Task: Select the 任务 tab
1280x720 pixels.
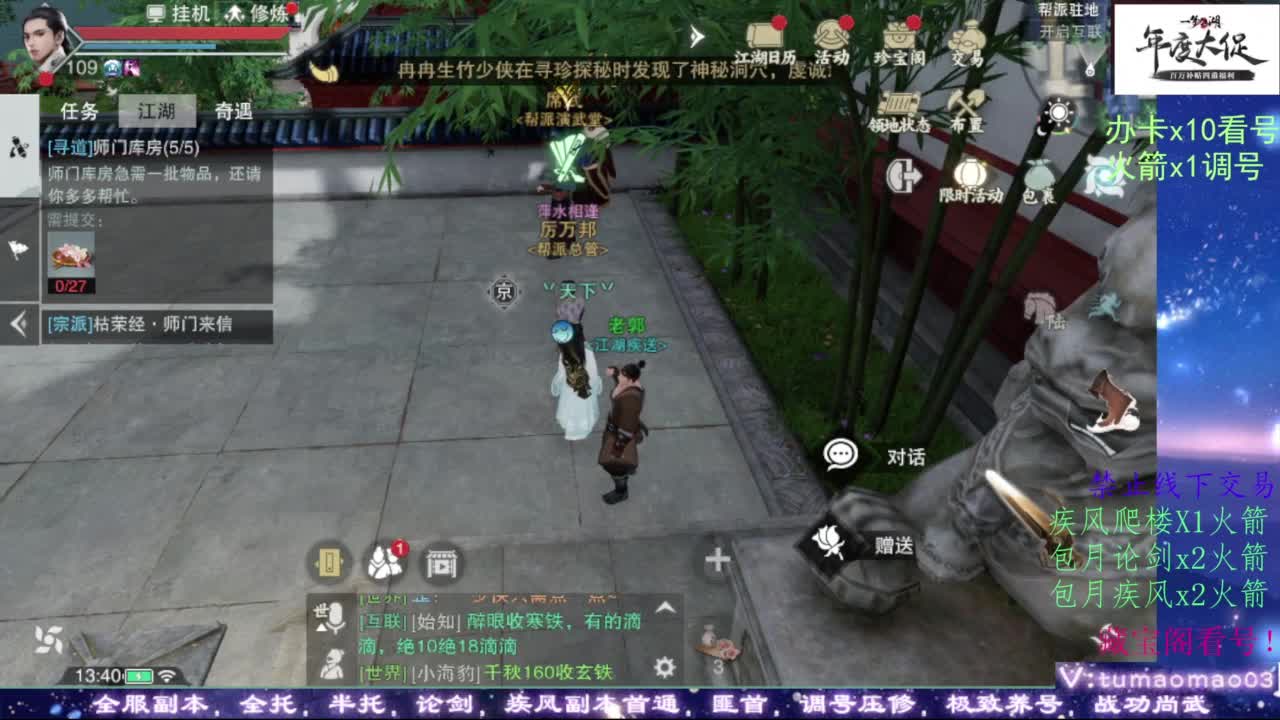Action: point(80,111)
